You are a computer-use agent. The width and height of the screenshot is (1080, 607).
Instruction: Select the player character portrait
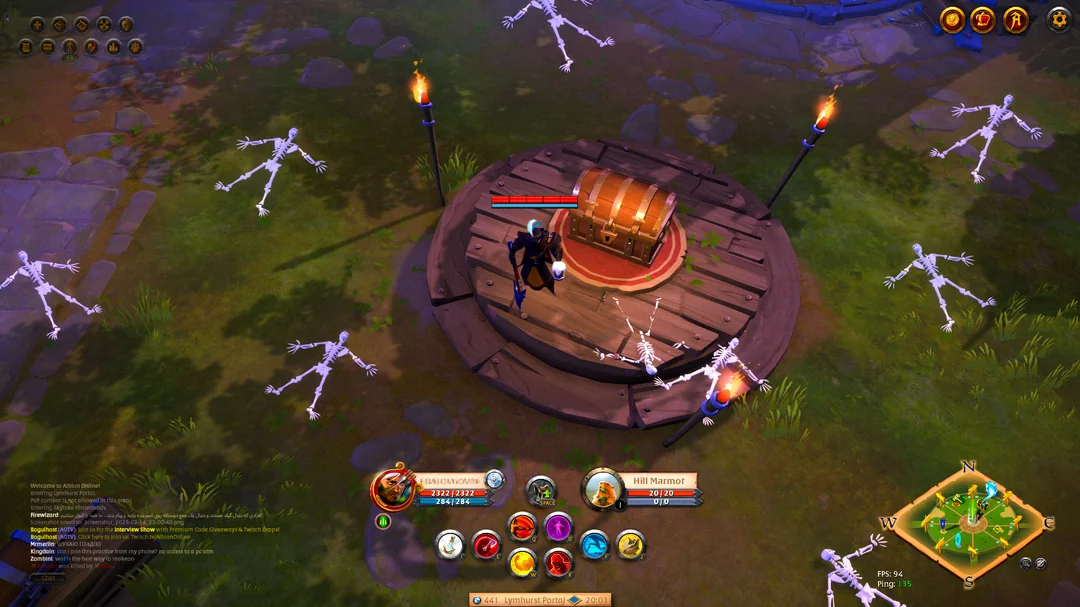(x=393, y=489)
